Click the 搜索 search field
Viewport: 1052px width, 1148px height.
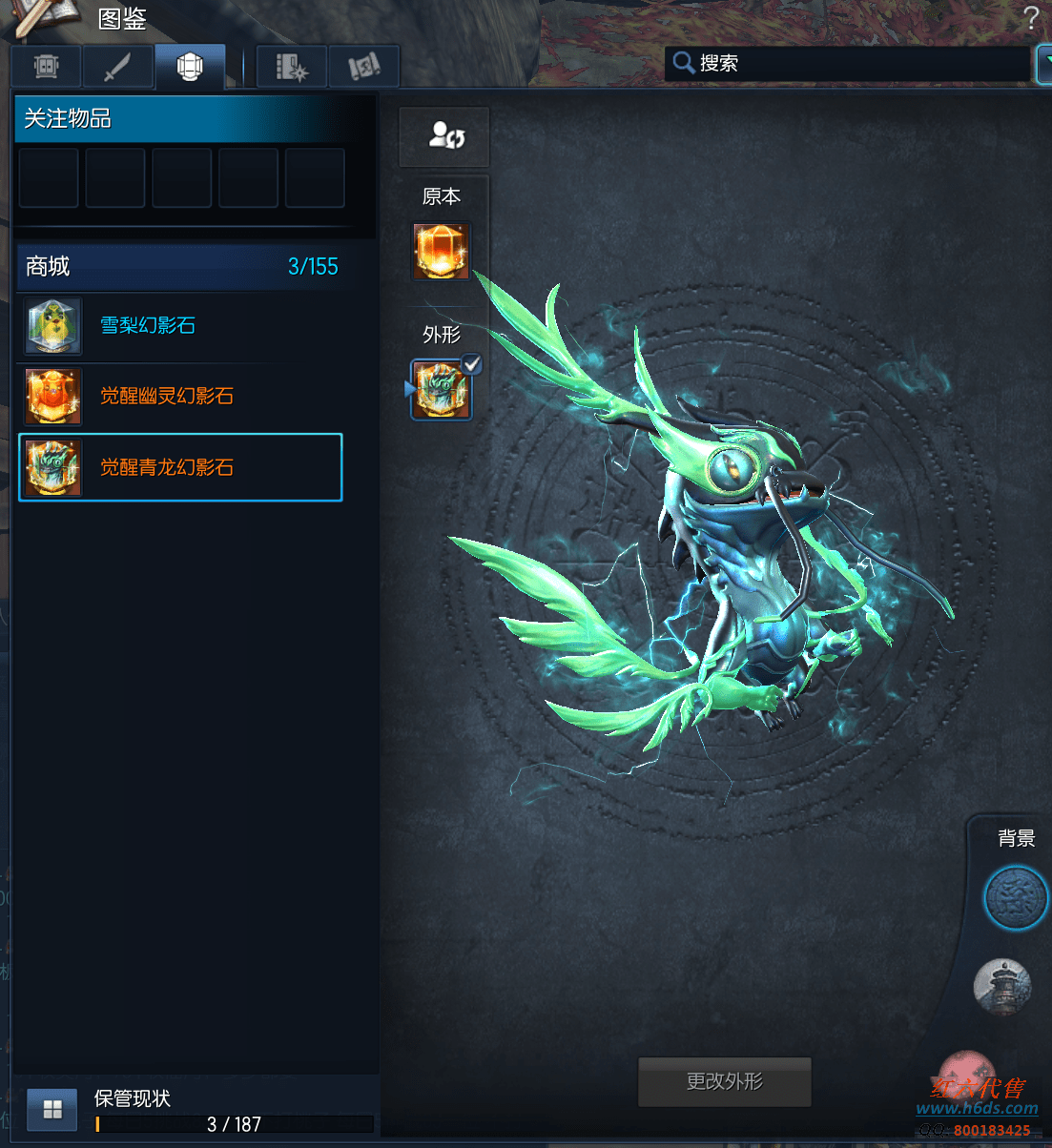point(849,63)
